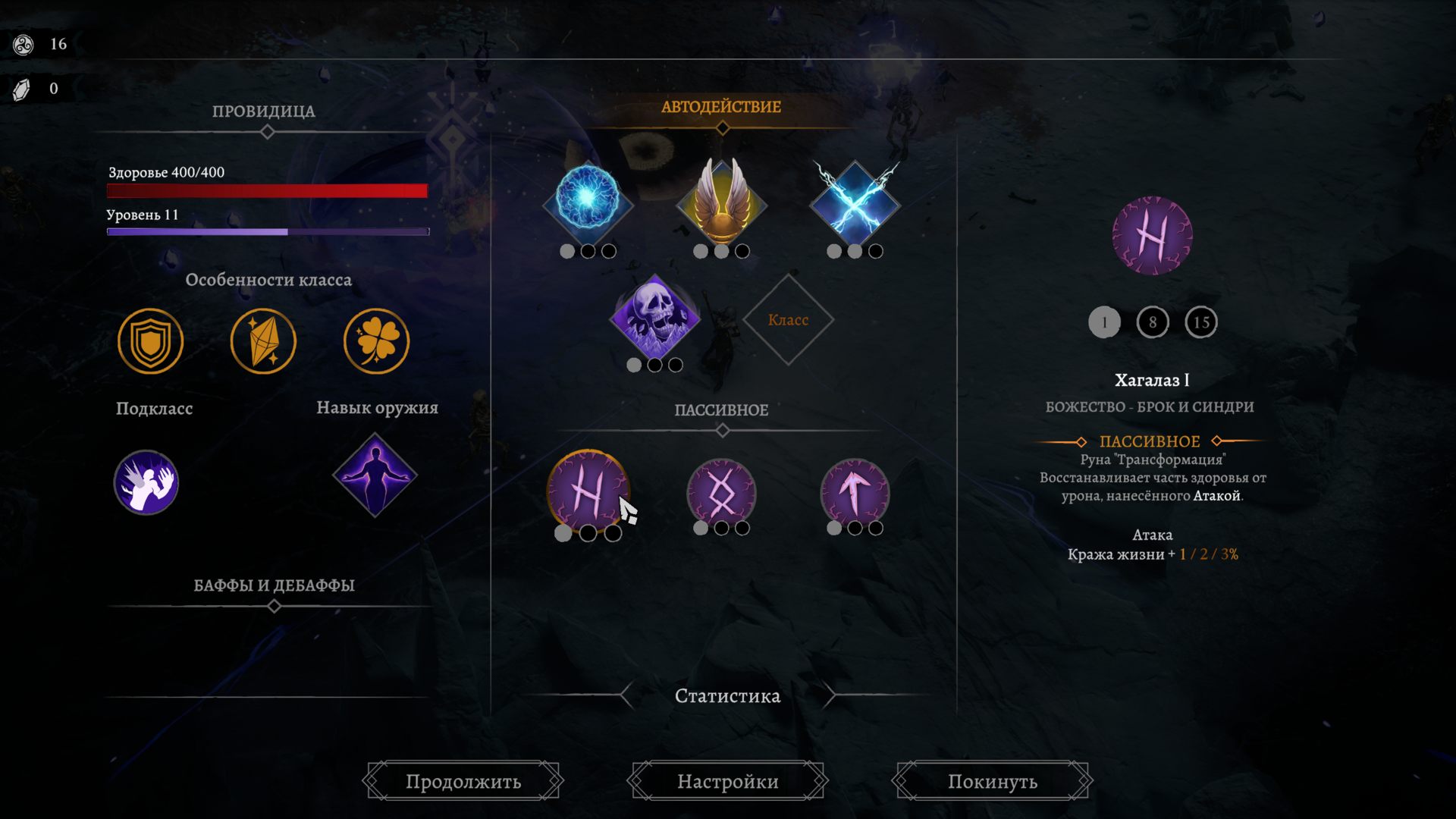Select the Навык оружия silhouette icon
Viewport: 1456px width, 819px height.
click(377, 476)
